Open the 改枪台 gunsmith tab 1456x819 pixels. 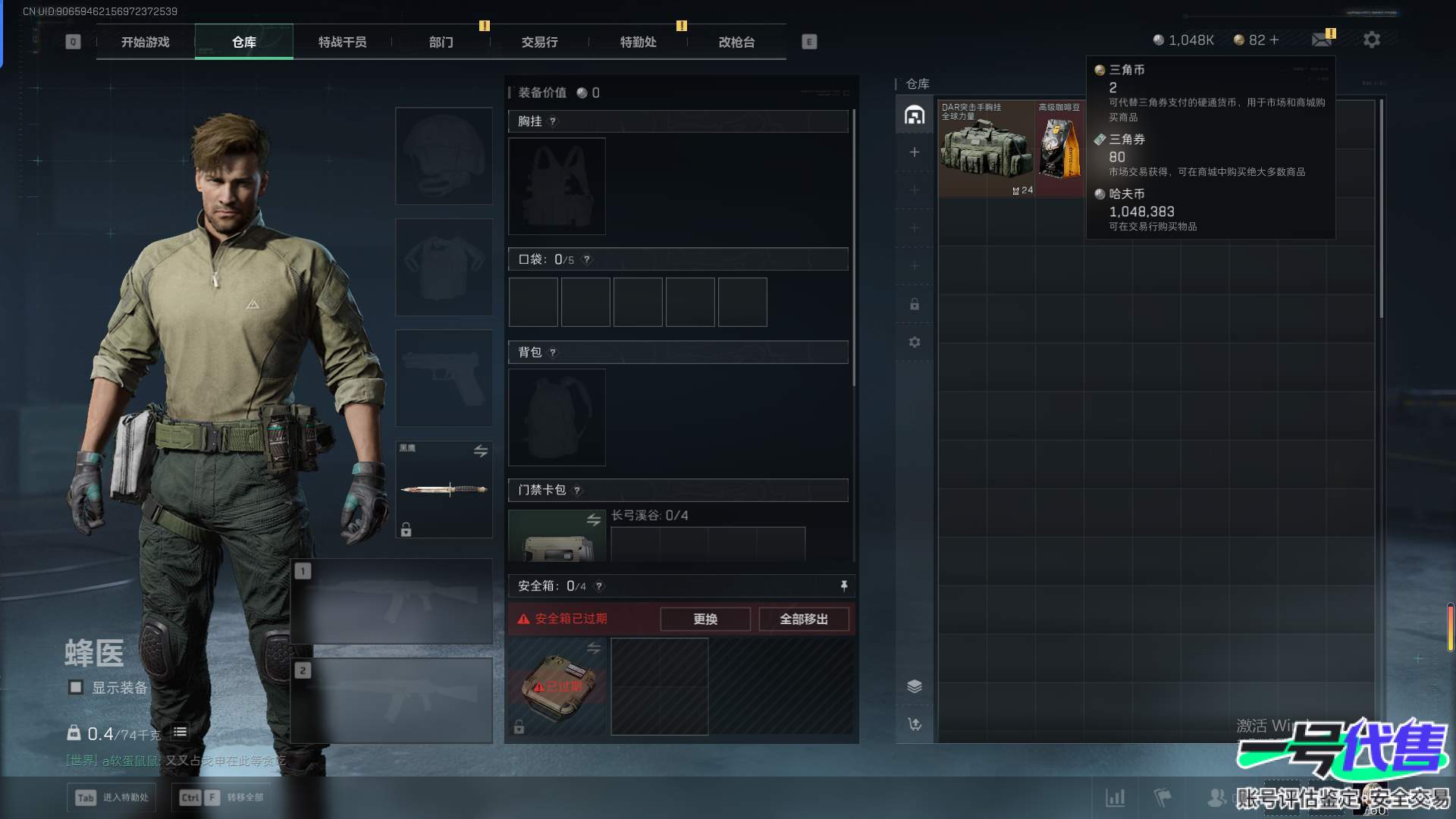pos(736,42)
